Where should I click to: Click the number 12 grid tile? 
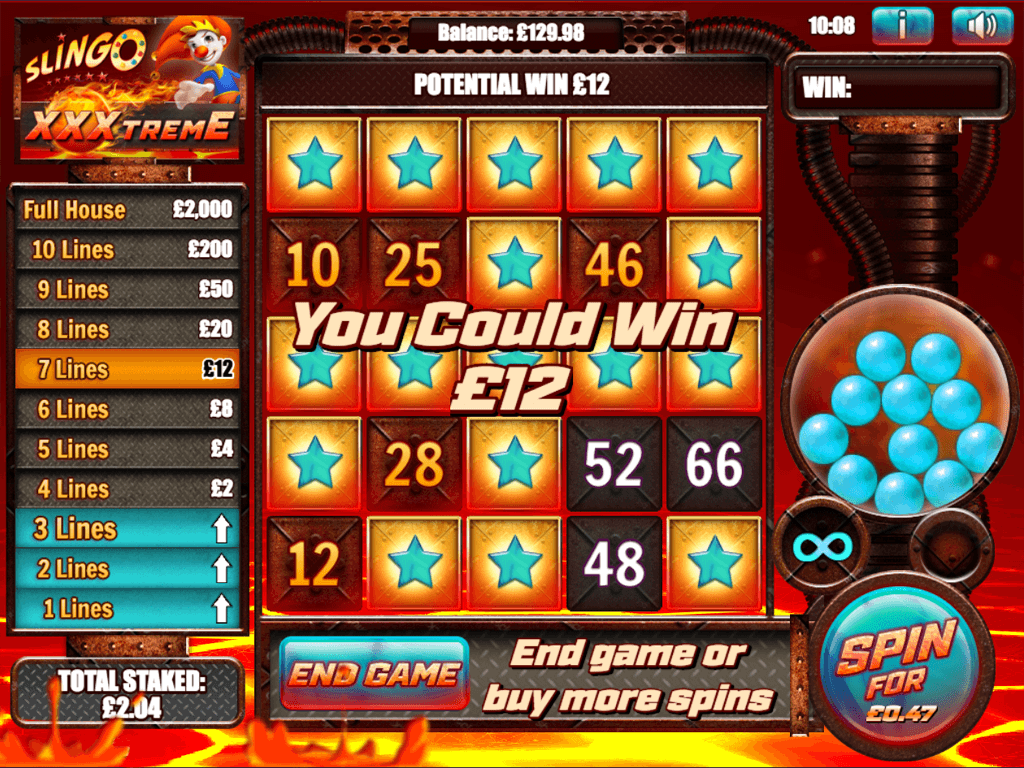314,564
